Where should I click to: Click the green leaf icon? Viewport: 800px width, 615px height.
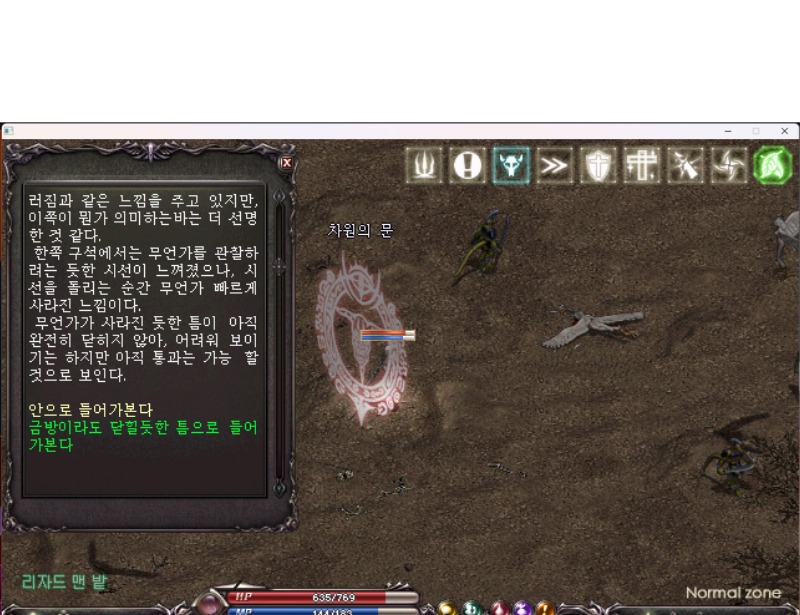[x=772, y=166]
